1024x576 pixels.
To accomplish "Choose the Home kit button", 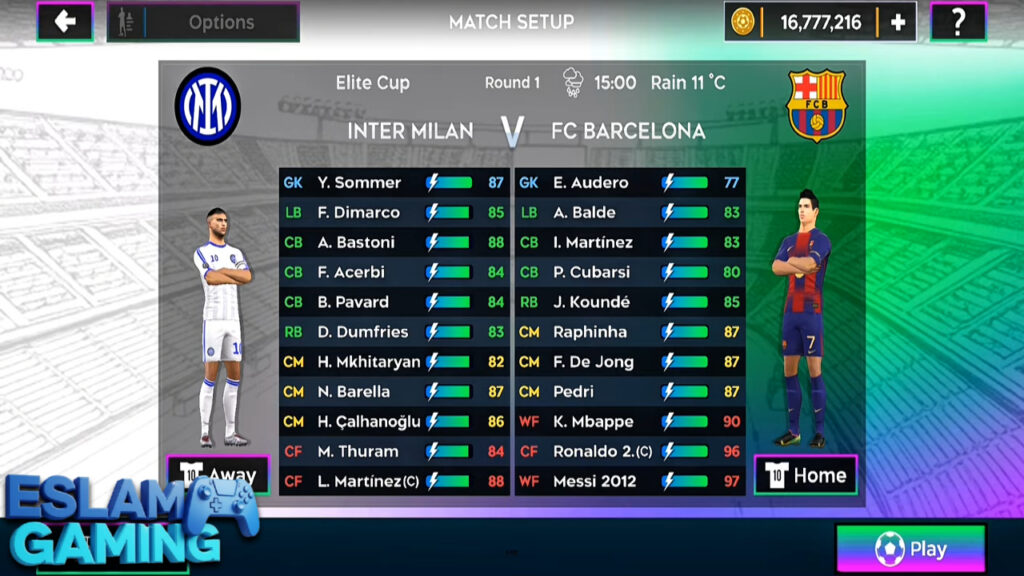I will coord(807,475).
